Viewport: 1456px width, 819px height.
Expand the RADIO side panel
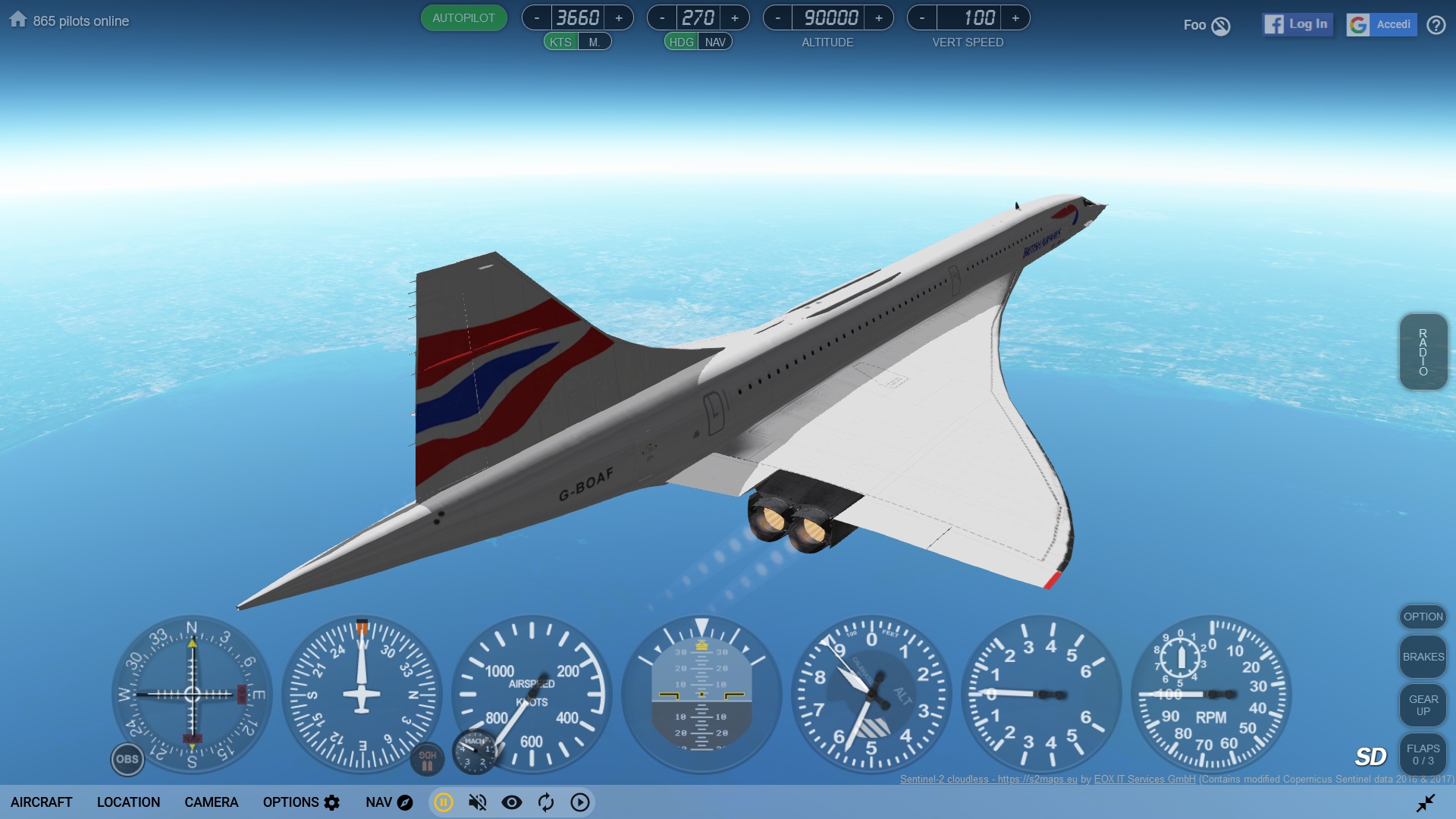(x=1423, y=352)
